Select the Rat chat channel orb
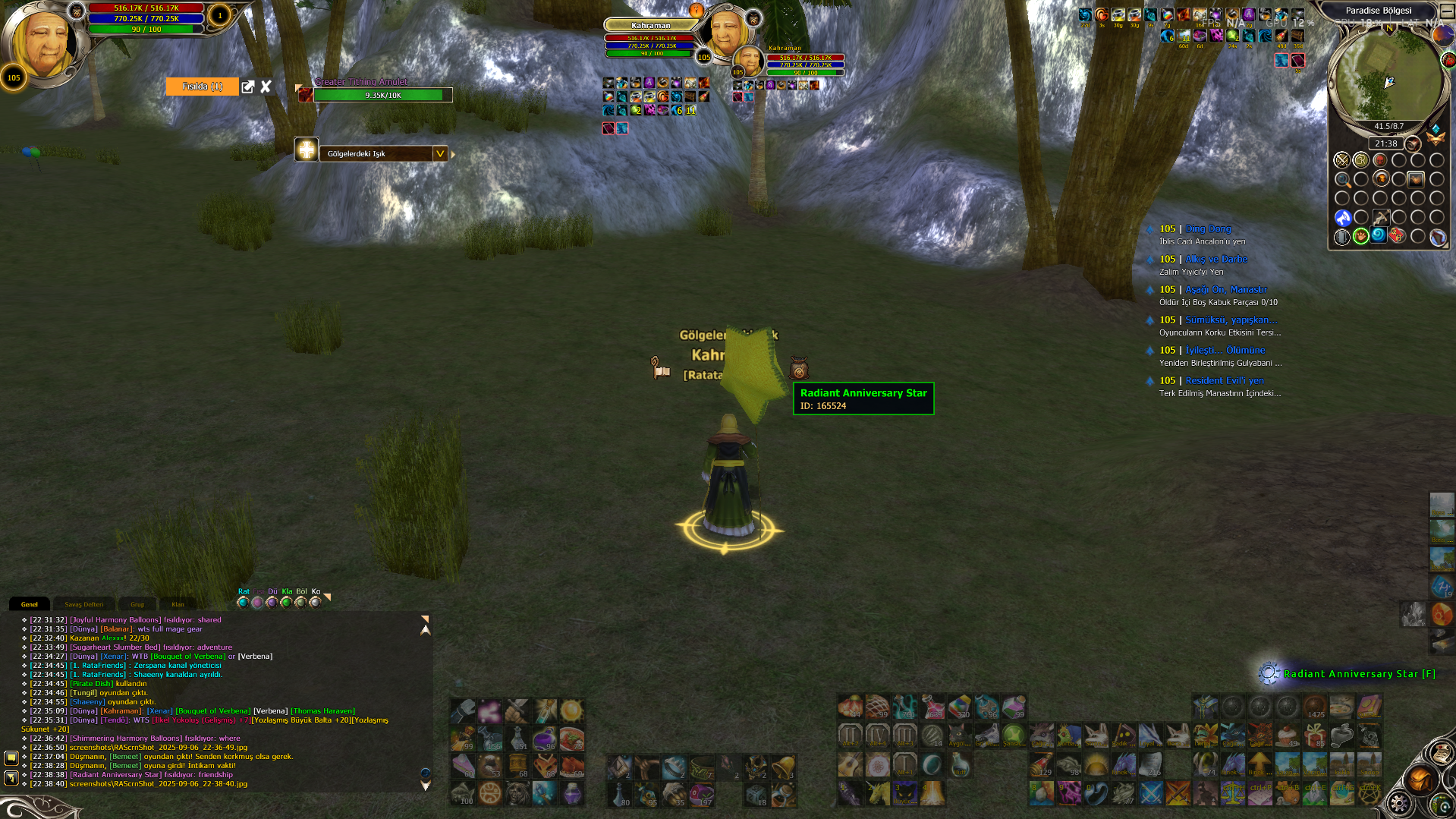 [243, 602]
